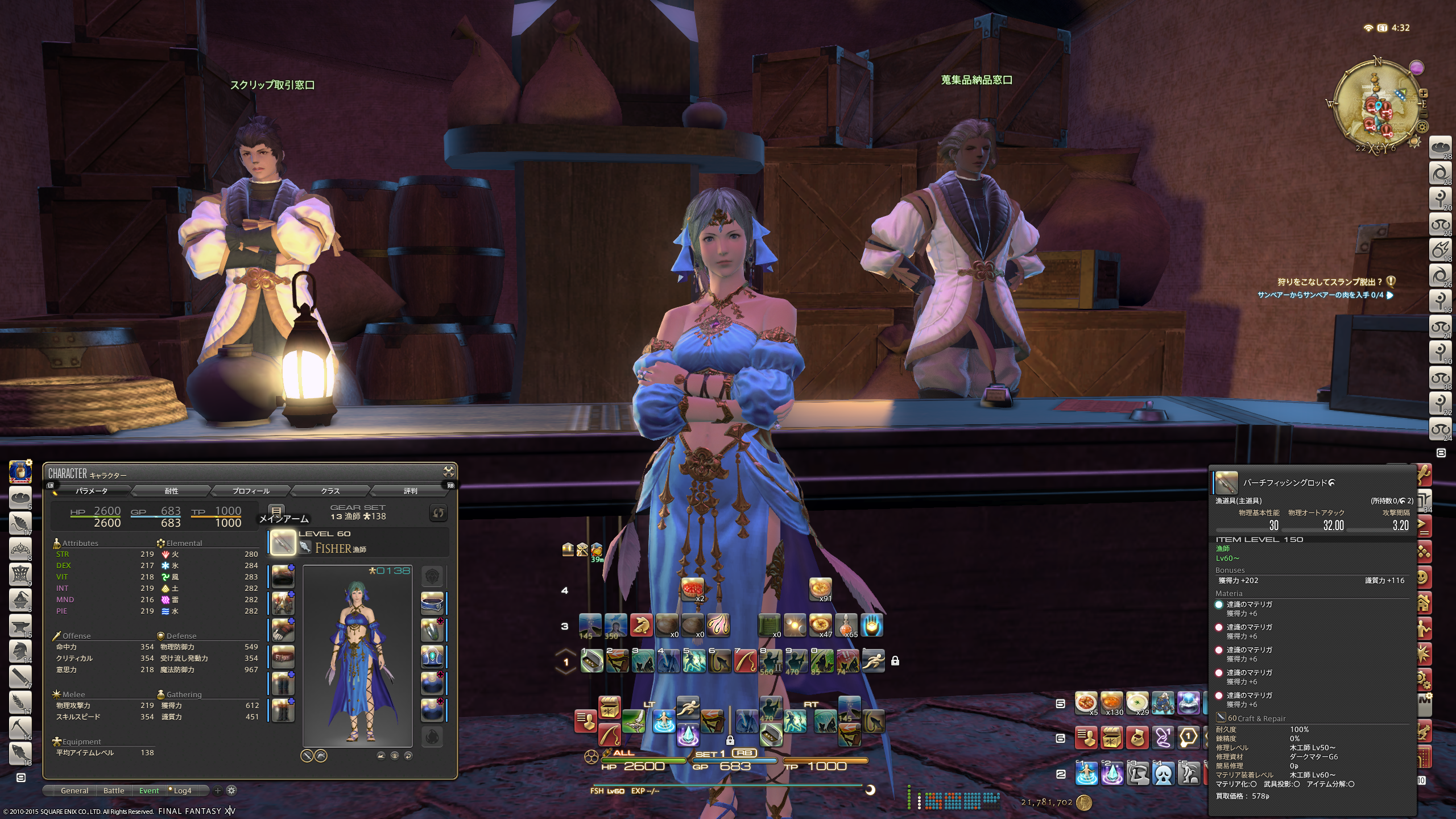Open the Log4 chat tab
Image resolution: width=1456 pixels, height=819 pixels.
point(182,791)
